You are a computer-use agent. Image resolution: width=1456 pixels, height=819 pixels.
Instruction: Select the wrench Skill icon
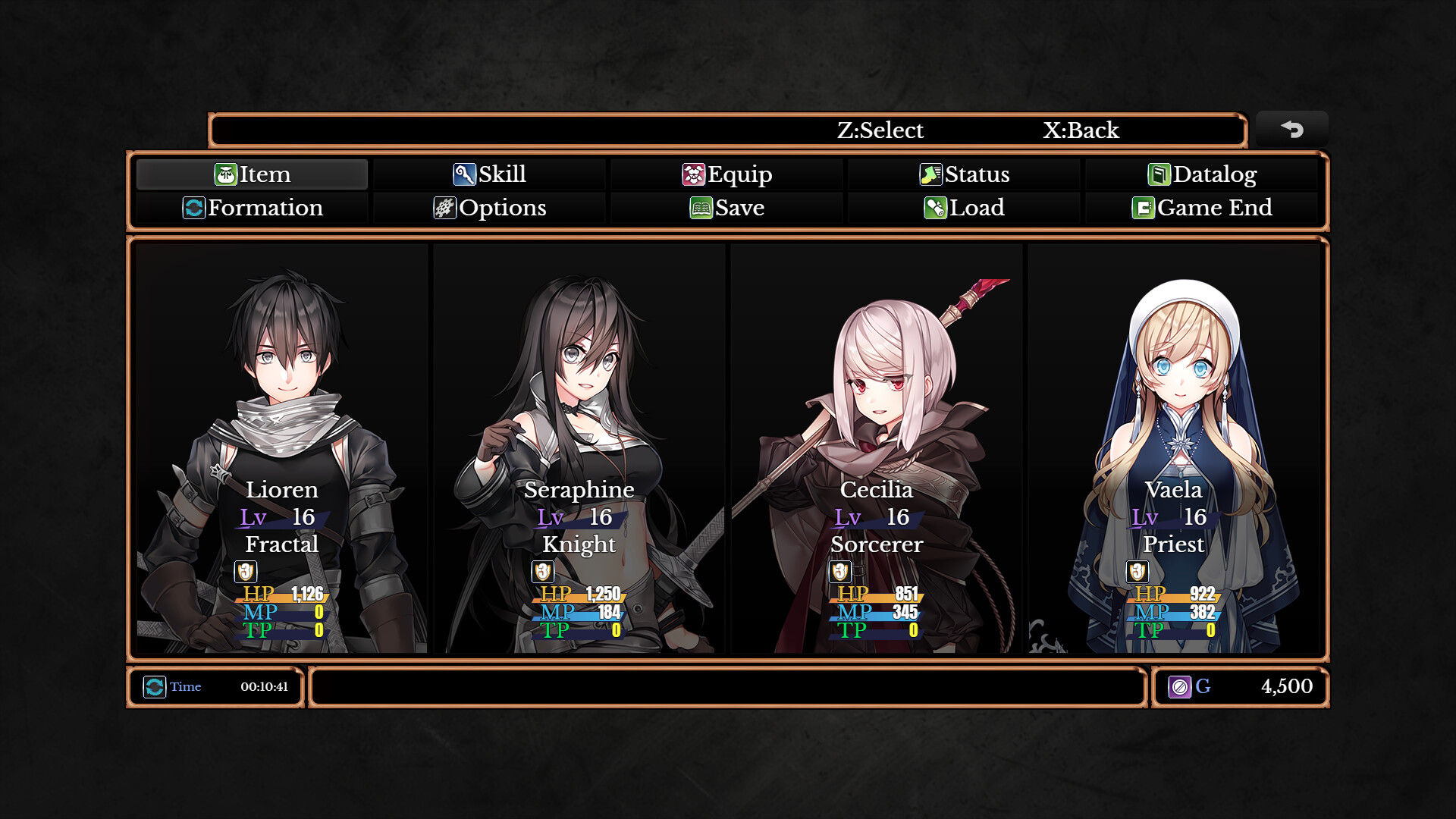[x=465, y=174]
